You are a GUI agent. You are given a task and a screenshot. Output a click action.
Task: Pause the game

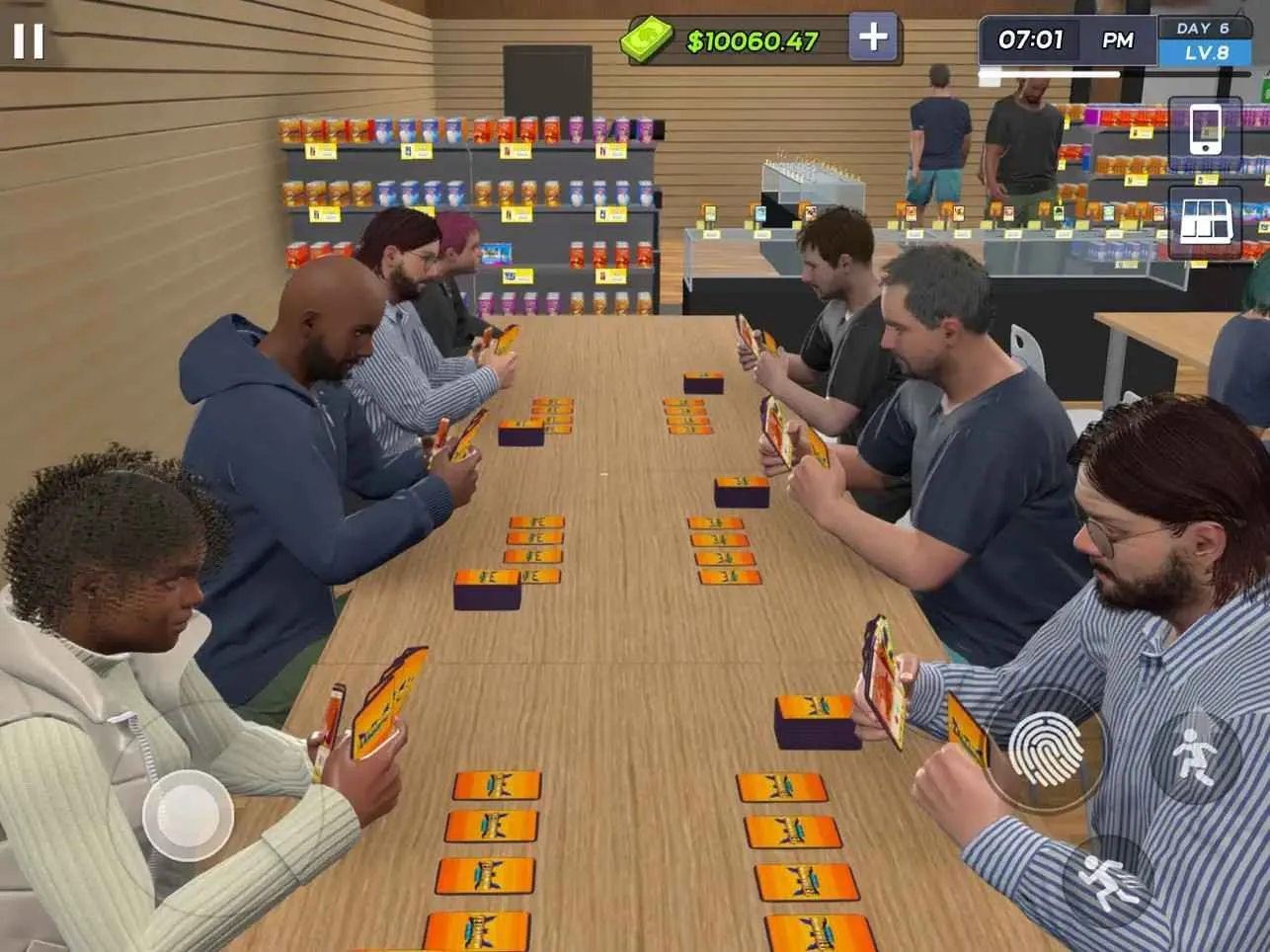[28, 40]
